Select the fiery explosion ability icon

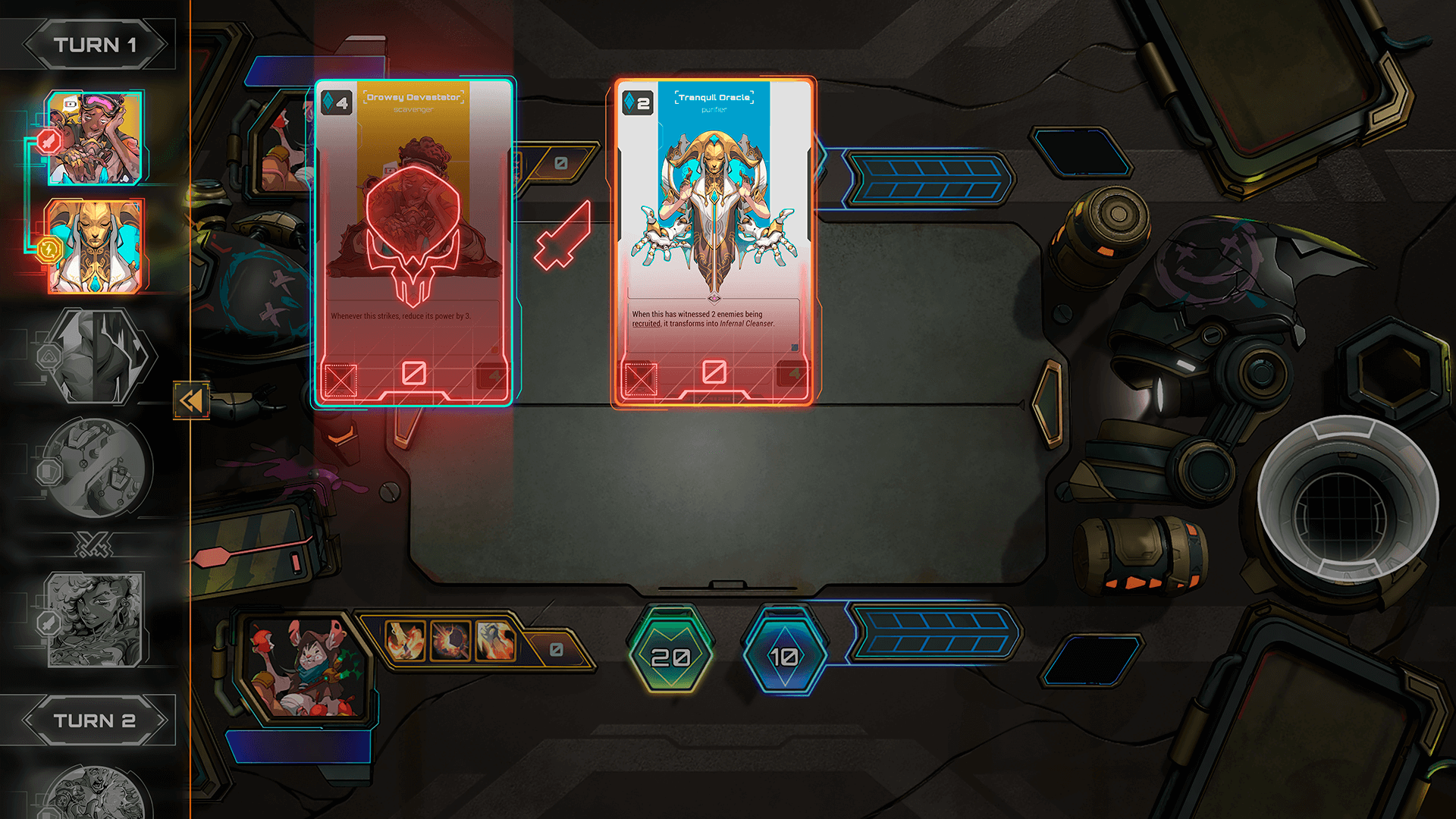pyautogui.click(x=450, y=640)
